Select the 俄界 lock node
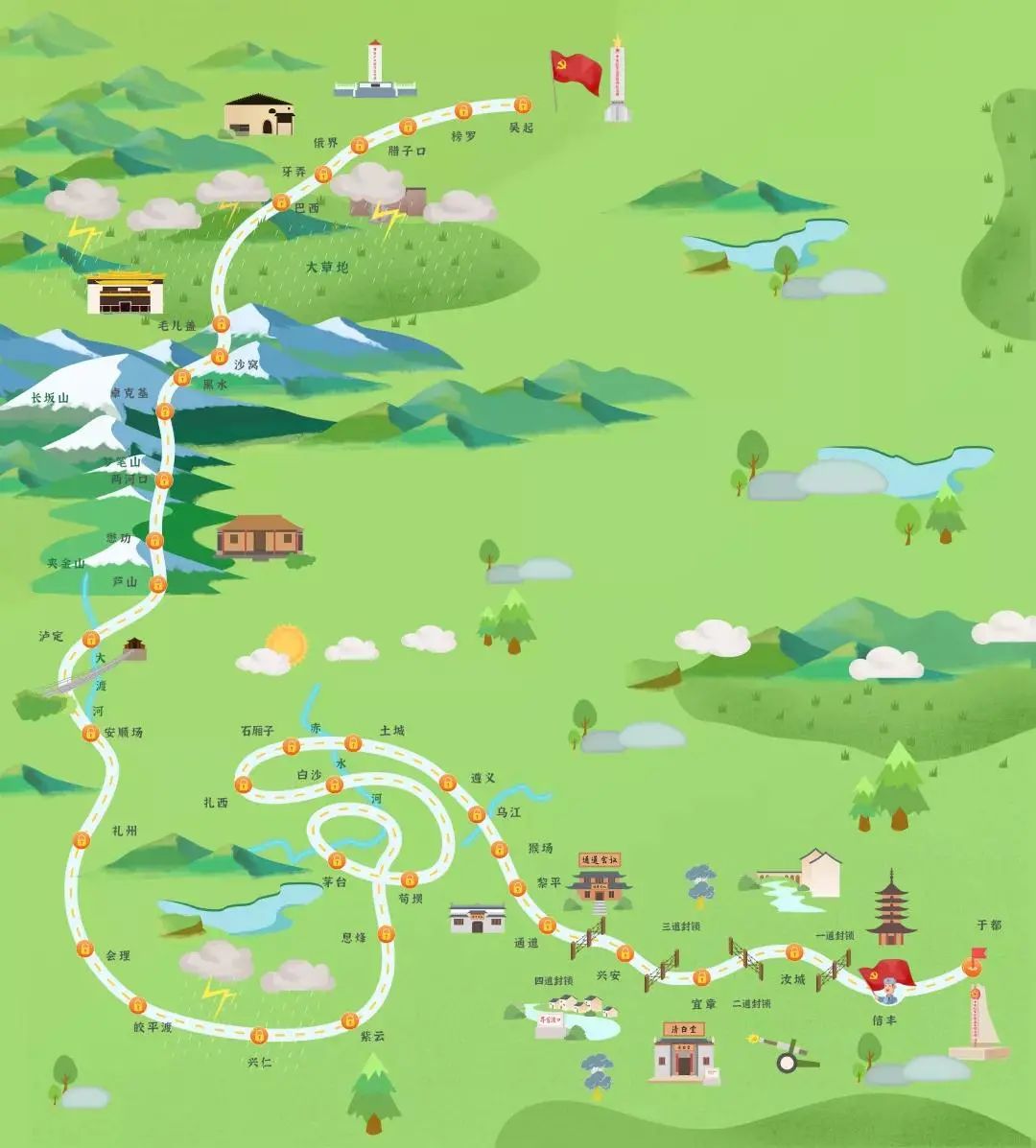The image size is (1036, 1148). 359,145
